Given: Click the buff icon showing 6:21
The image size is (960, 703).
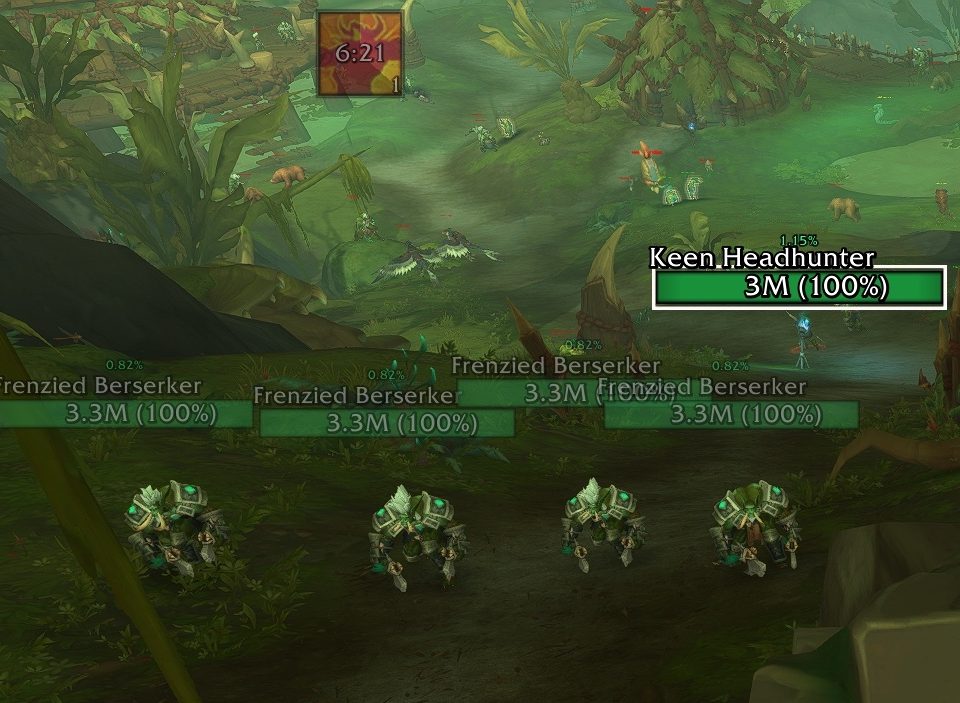Looking at the screenshot, I should (x=360, y=54).
